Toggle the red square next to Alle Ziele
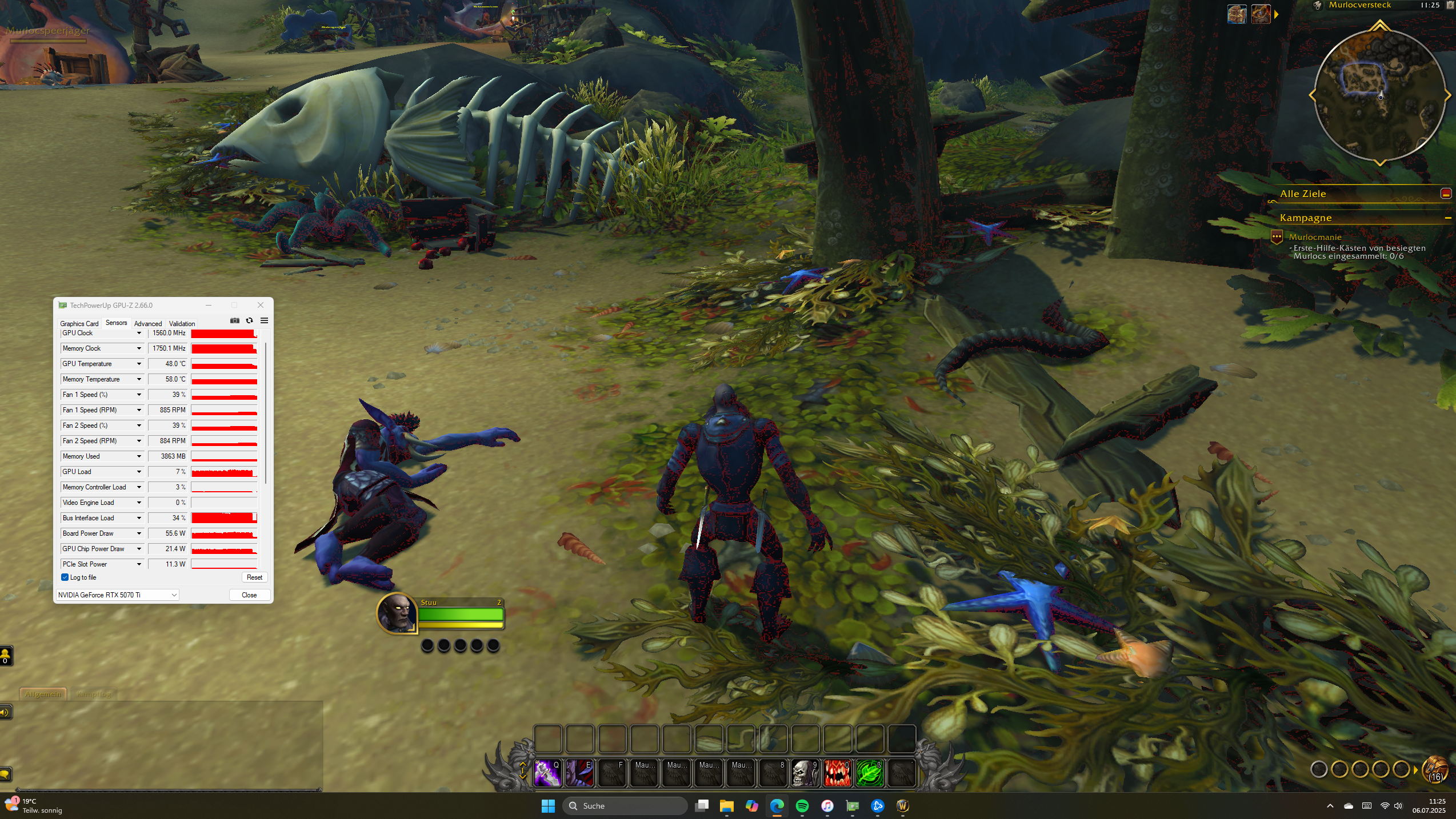Image resolution: width=1456 pixels, height=819 pixels. (x=1446, y=194)
